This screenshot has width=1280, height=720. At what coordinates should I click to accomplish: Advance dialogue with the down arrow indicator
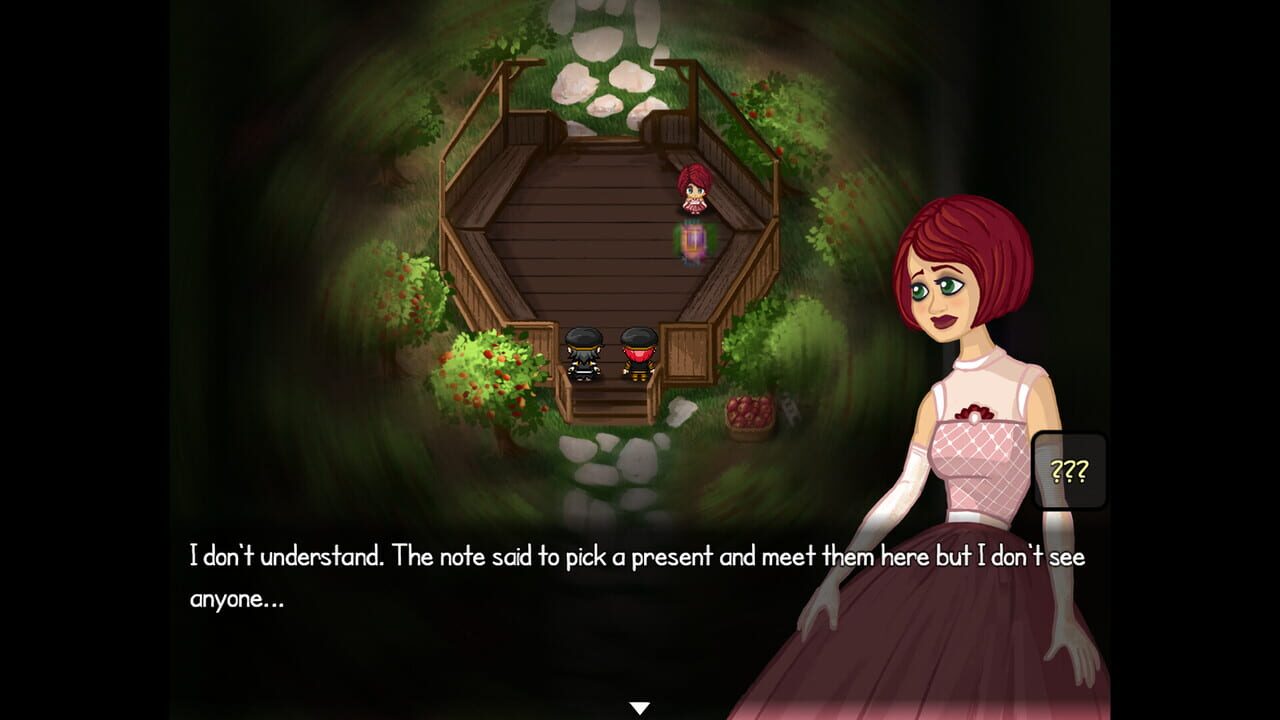(x=639, y=704)
